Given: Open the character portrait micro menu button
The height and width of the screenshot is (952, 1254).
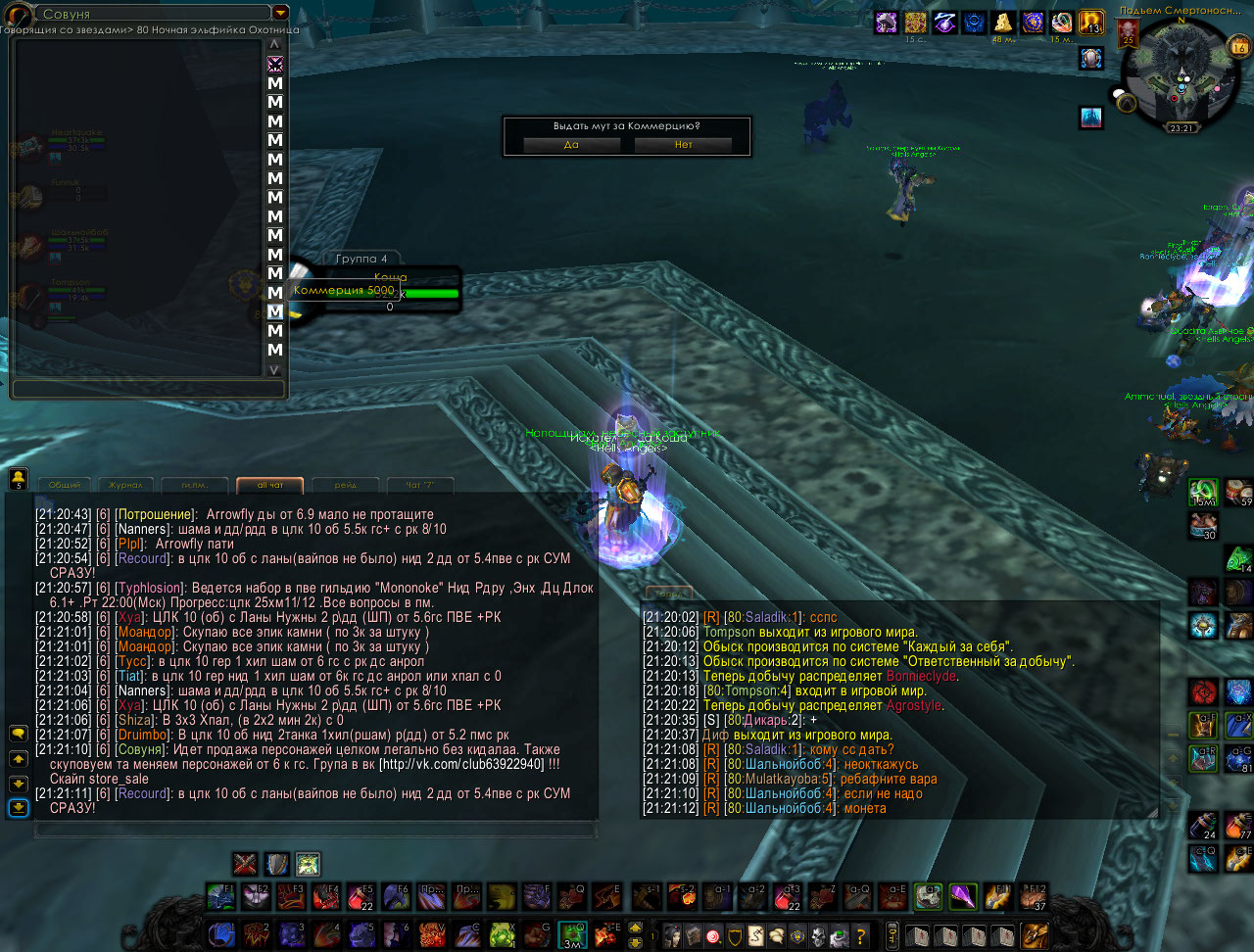Looking at the screenshot, I should (x=672, y=933).
